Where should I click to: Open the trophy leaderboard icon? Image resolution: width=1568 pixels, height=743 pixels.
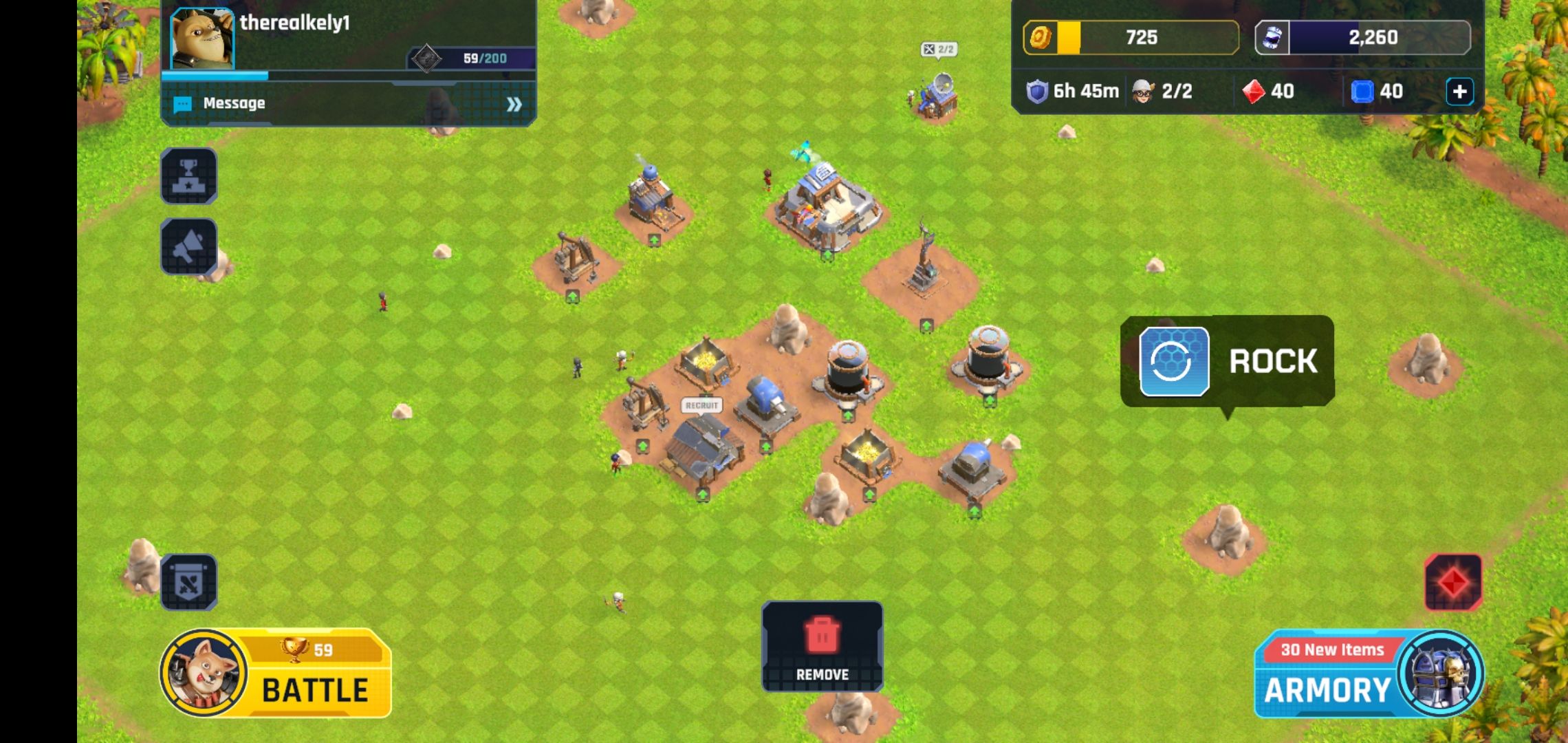coord(189,176)
